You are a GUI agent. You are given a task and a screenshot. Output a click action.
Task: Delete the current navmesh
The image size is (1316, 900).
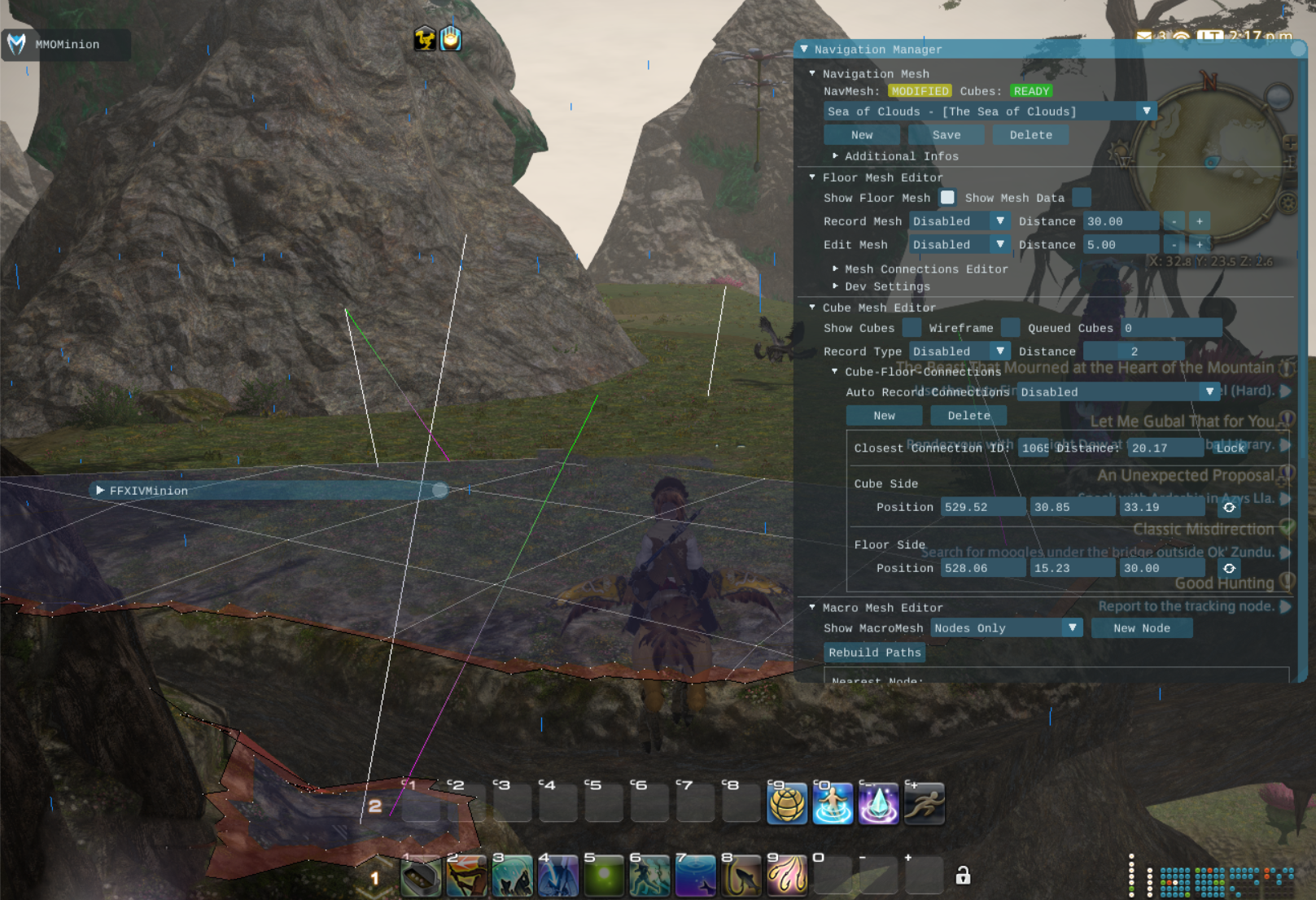click(1030, 135)
